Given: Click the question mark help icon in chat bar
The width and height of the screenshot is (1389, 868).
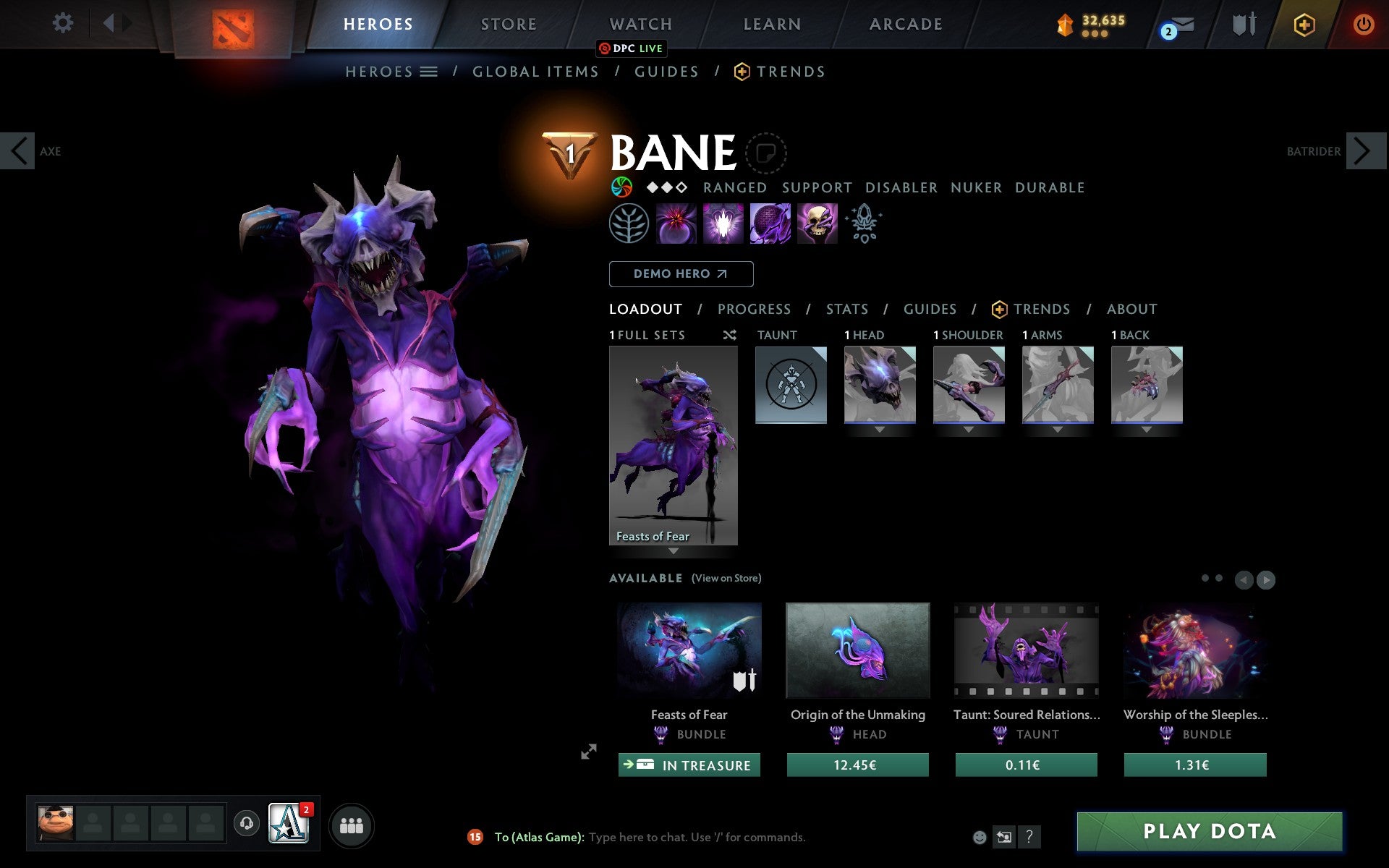Looking at the screenshot, I should pyautogui.click(x=1030, y=837).
